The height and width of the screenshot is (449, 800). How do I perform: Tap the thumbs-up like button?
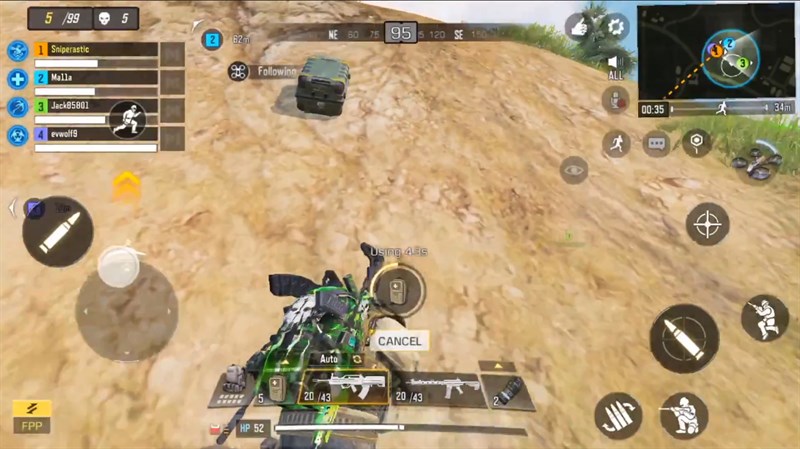coord(579,27)
